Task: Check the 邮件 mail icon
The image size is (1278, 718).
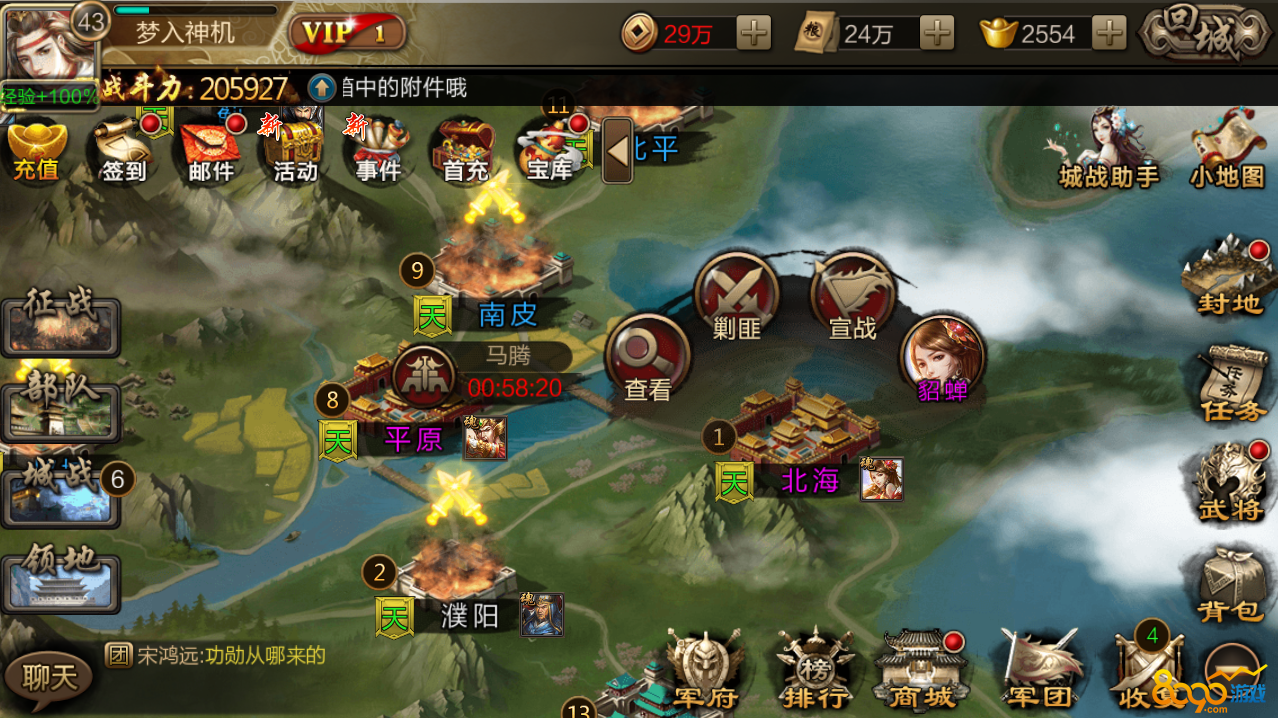Action: click(211, 152)
